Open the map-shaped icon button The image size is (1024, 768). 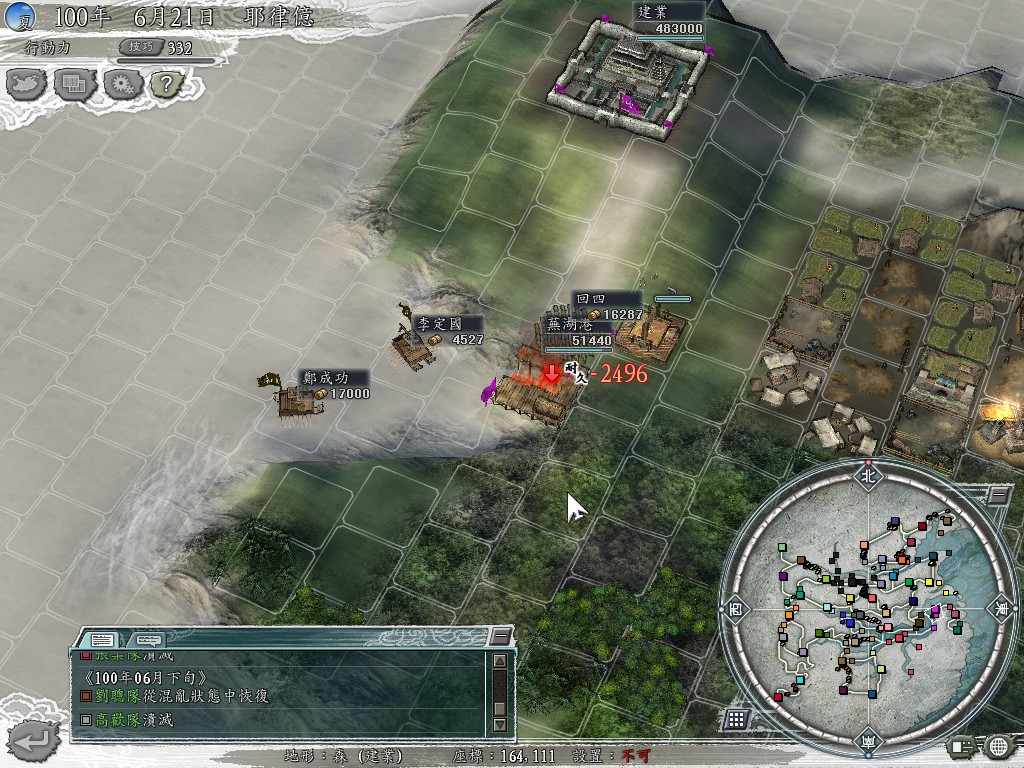[26, 84]
